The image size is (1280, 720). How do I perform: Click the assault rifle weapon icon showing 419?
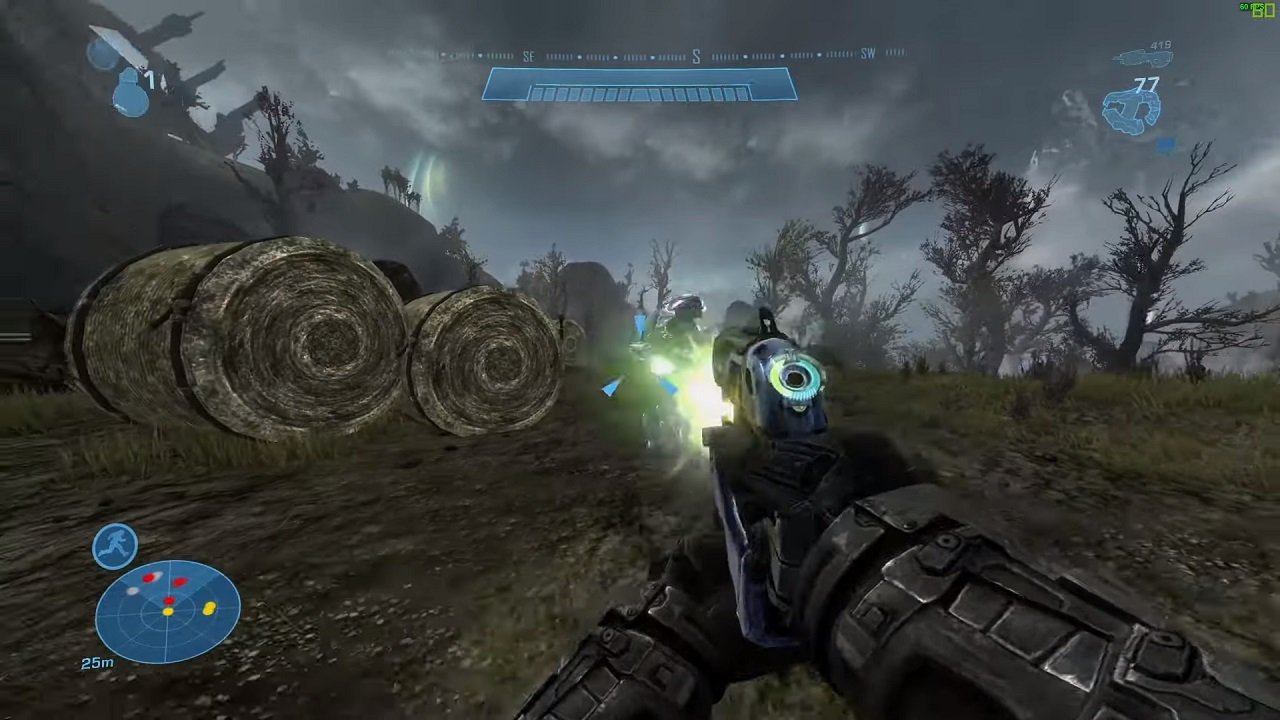[1143, 58]
